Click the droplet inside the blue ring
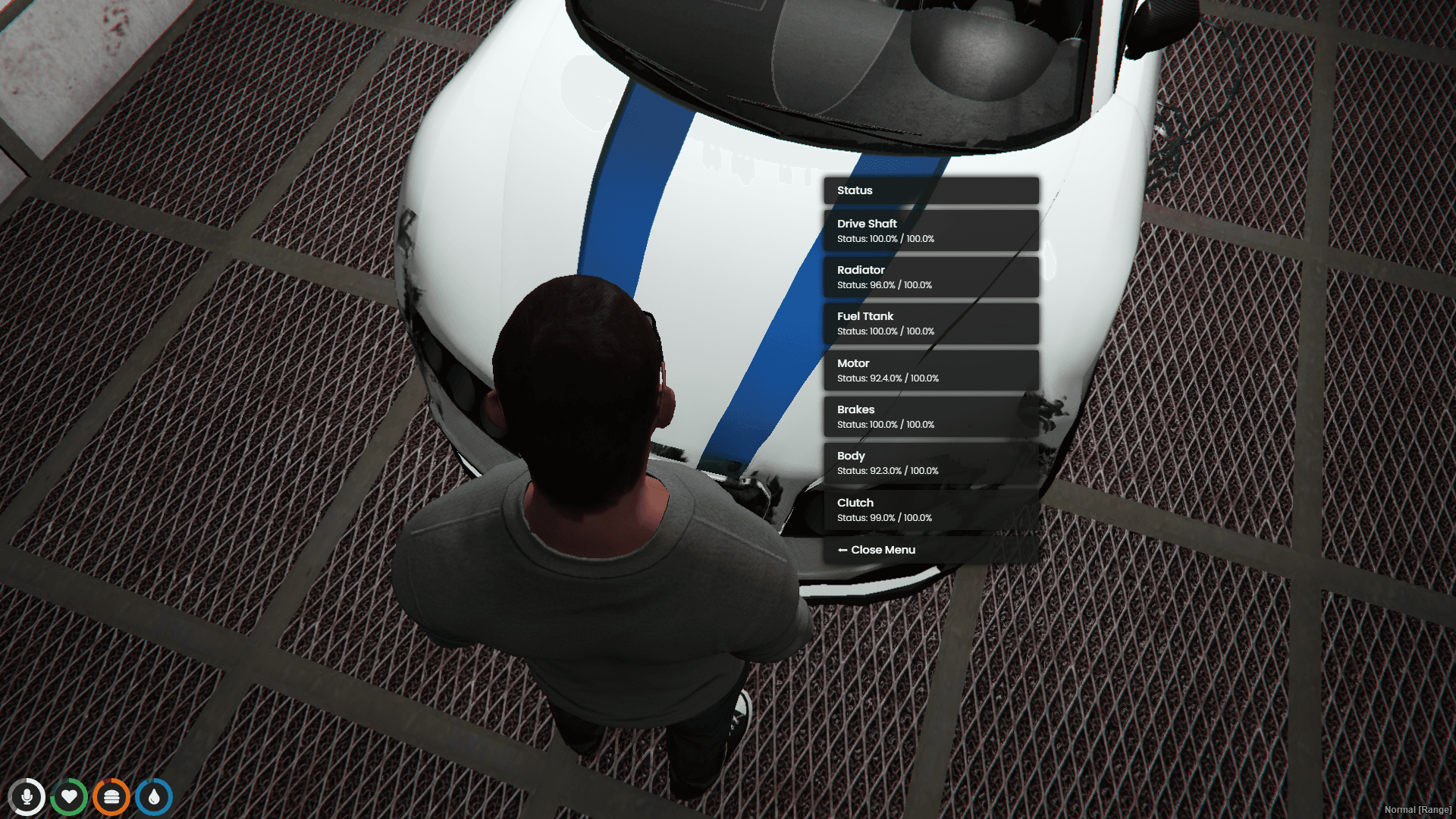Viewport: 1456px width, 819px height. coord(153,797)
